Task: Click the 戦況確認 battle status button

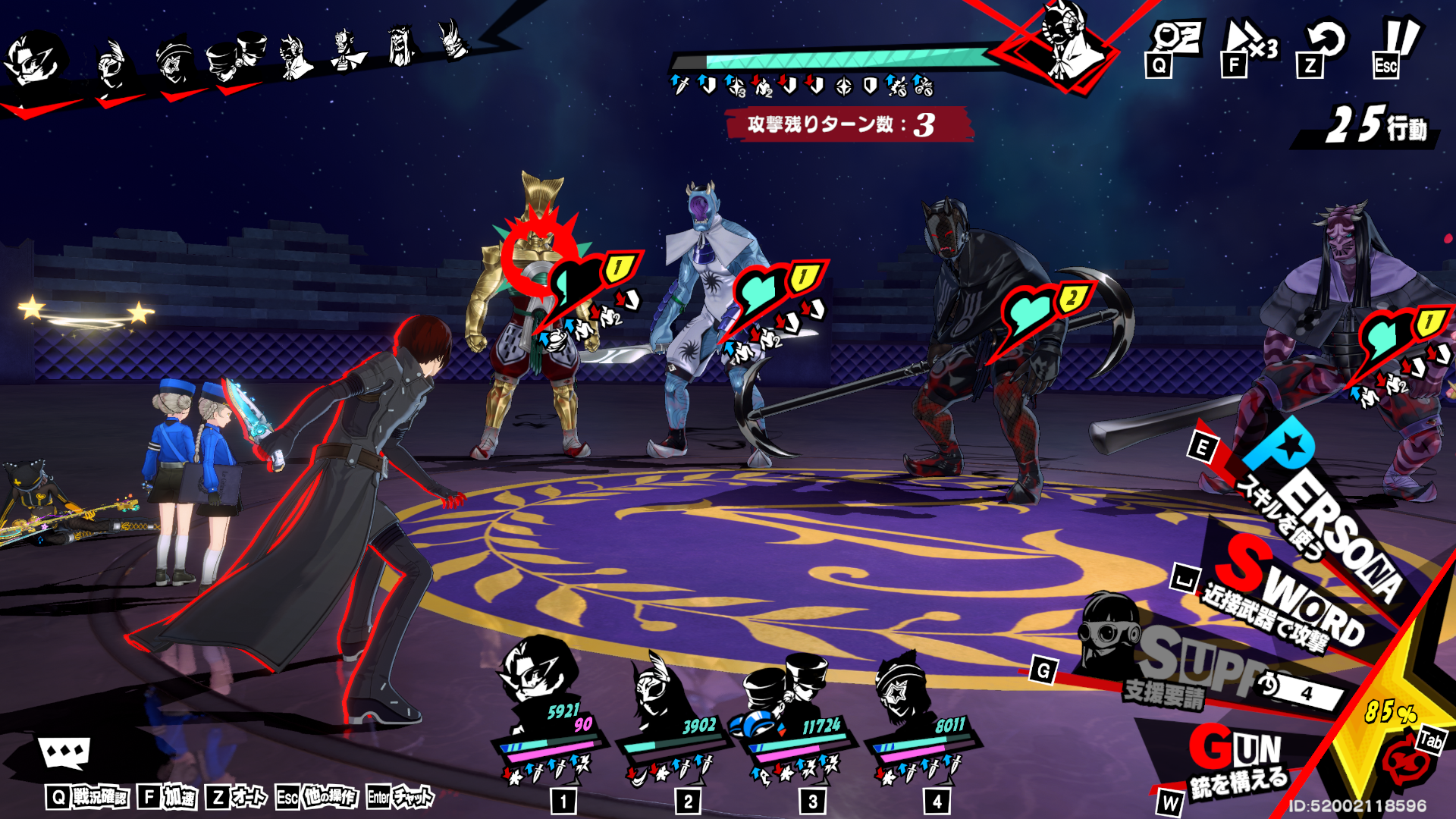Action: (87, 797)
